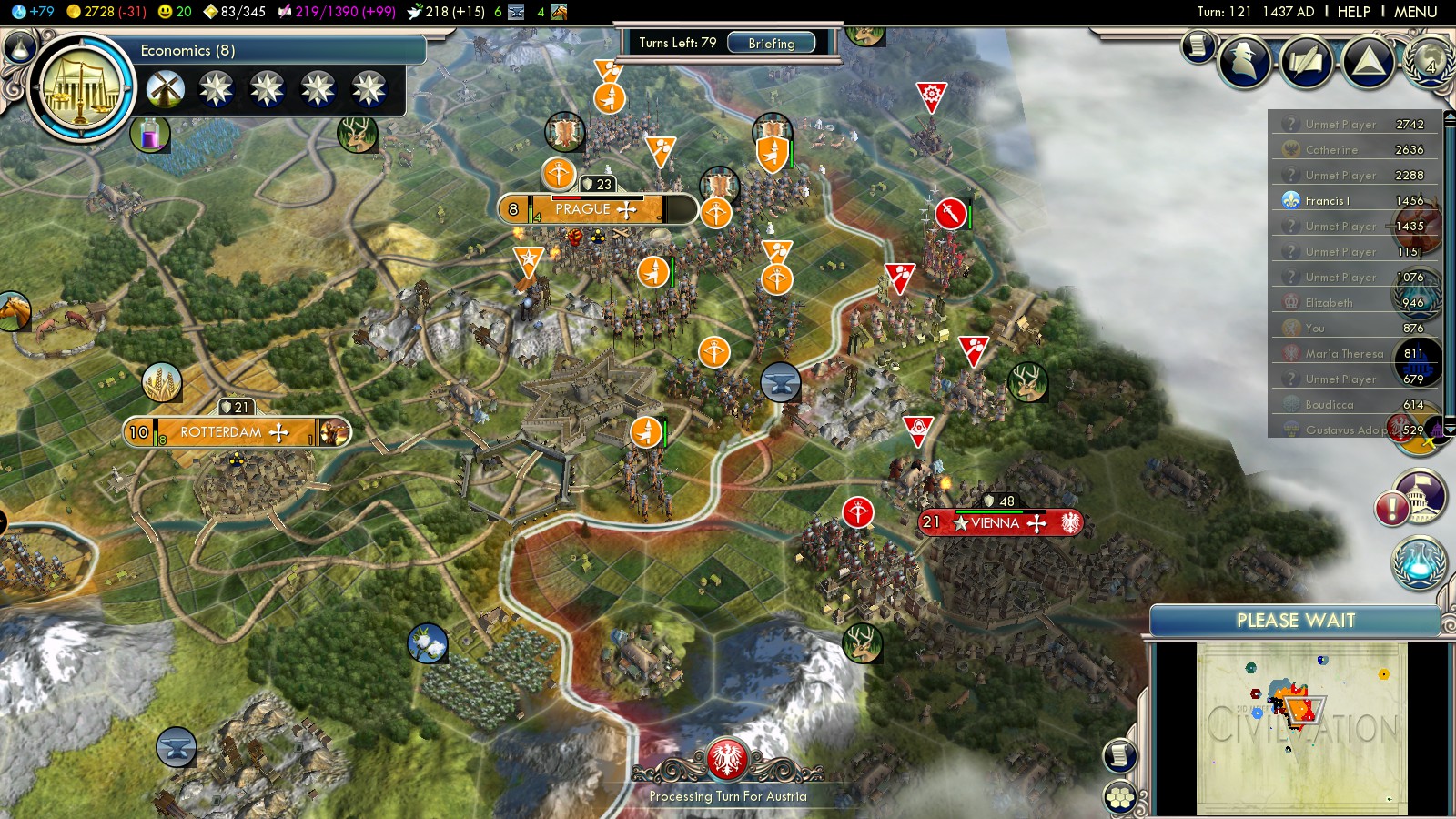1456x819 pixels.
Task: Open the advisors scroll and quill icon
Action: pos(1199,45)
